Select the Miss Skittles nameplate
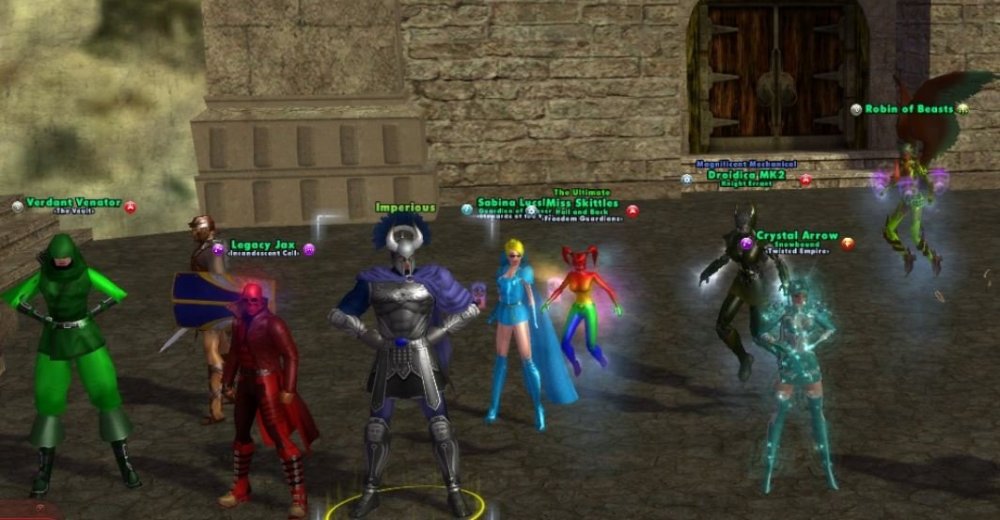This screenshot has height=520, width=1000. 585,203
